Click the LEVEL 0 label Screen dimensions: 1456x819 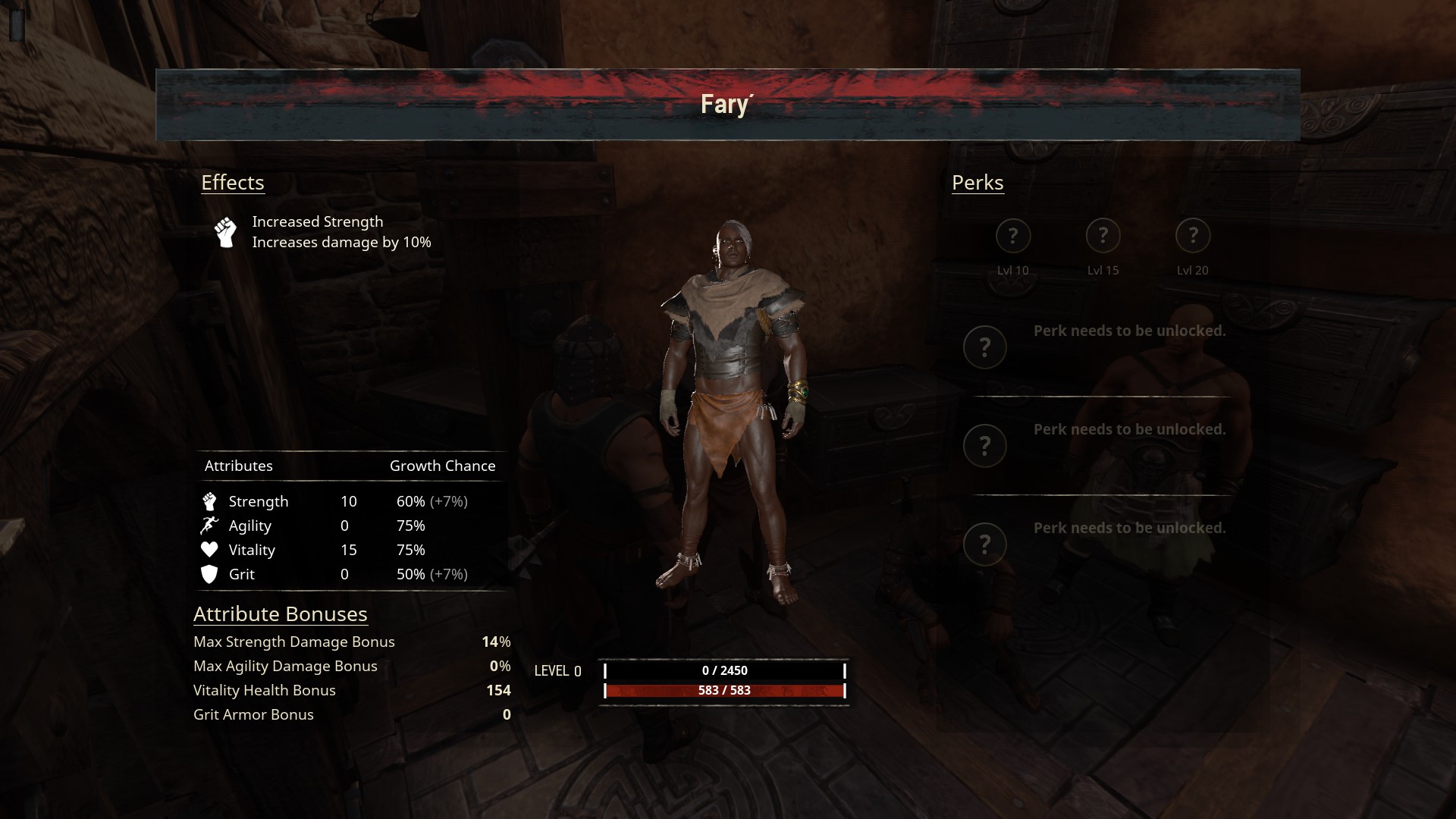(557, 671)
